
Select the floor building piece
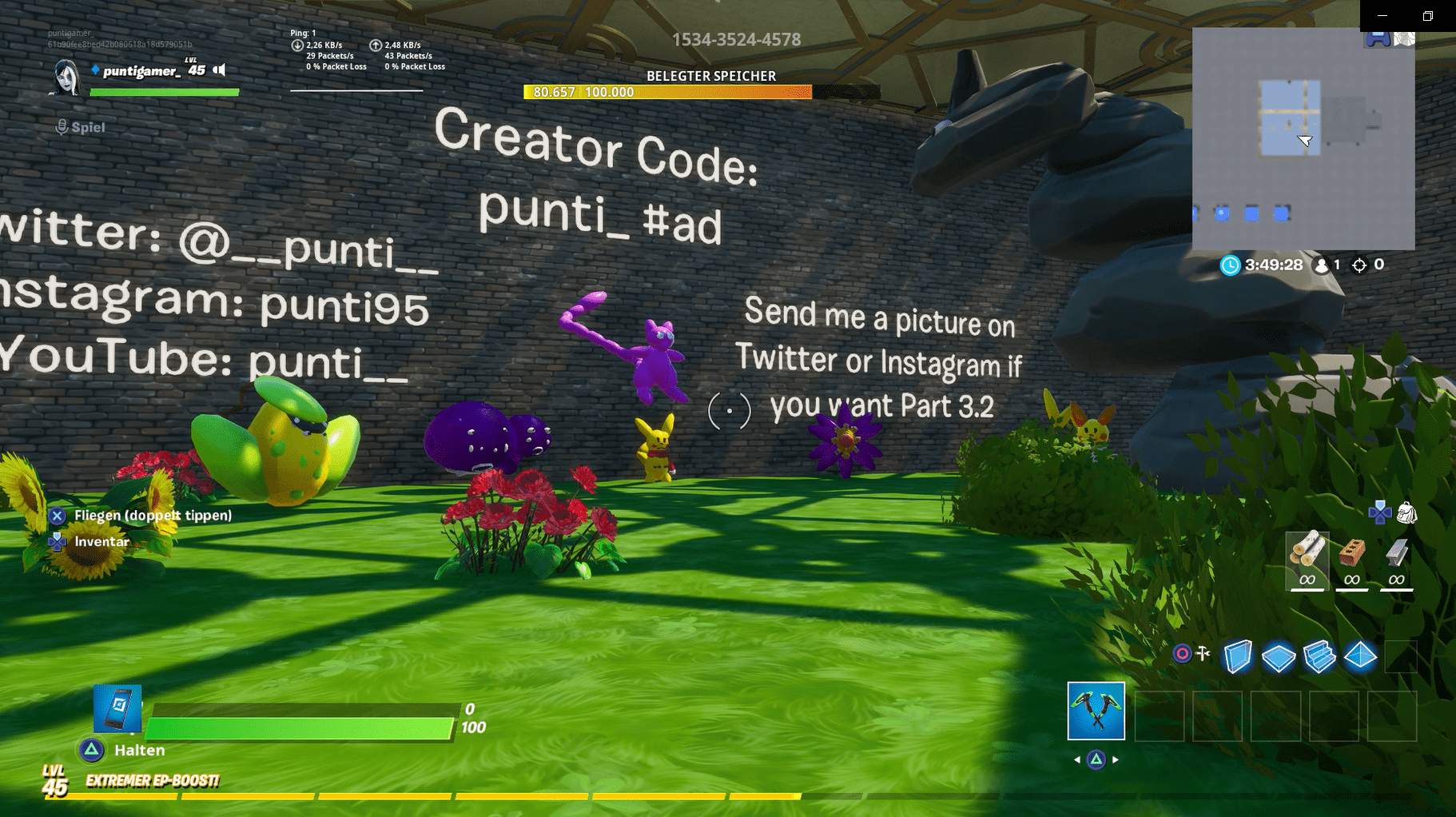[x=1278, y=657]
